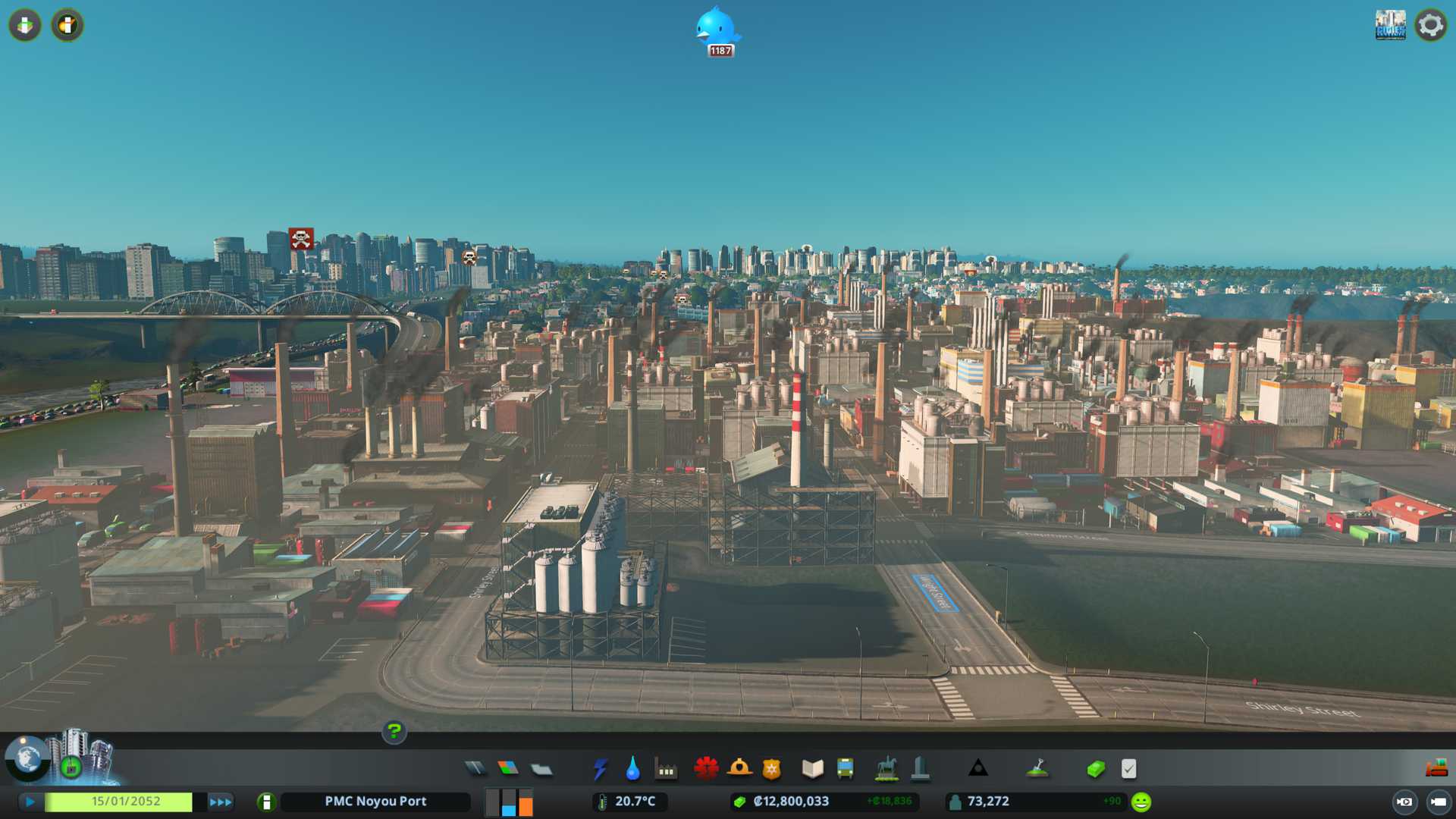Open the gear options menu
Viewport: 1456px width, 819px height.
pyautogui.click(x=1430, y=25)
